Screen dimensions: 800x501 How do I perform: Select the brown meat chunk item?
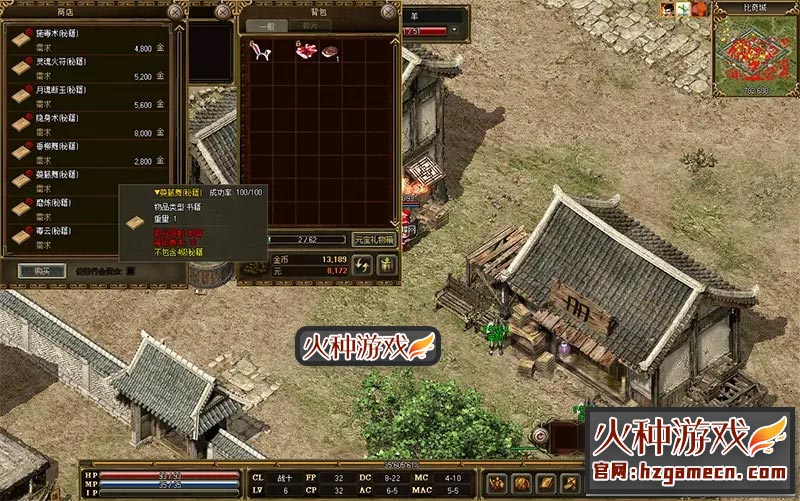329,50
